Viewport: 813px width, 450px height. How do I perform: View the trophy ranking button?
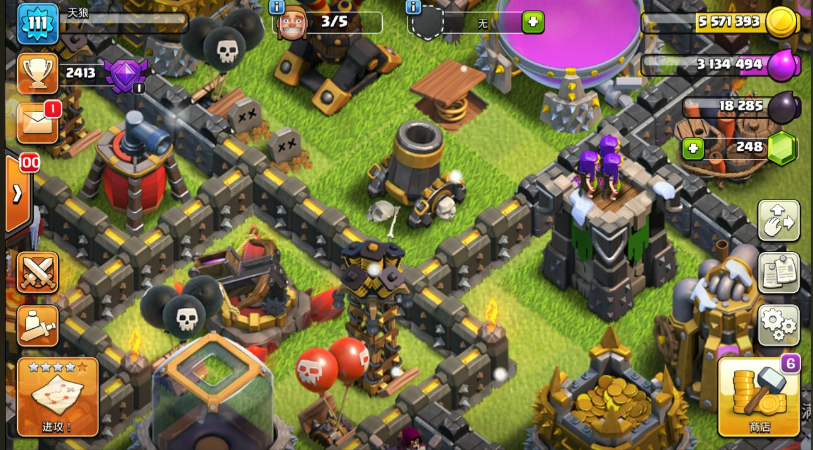[x=37, y=72]
